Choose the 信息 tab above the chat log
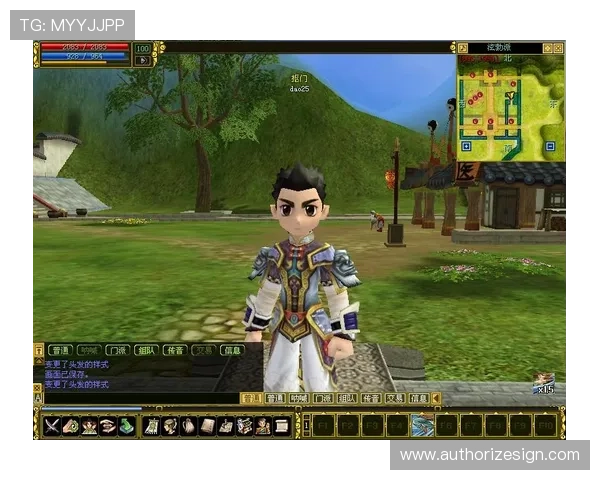Screen dimensions: 600x480 tap(231, 350)
